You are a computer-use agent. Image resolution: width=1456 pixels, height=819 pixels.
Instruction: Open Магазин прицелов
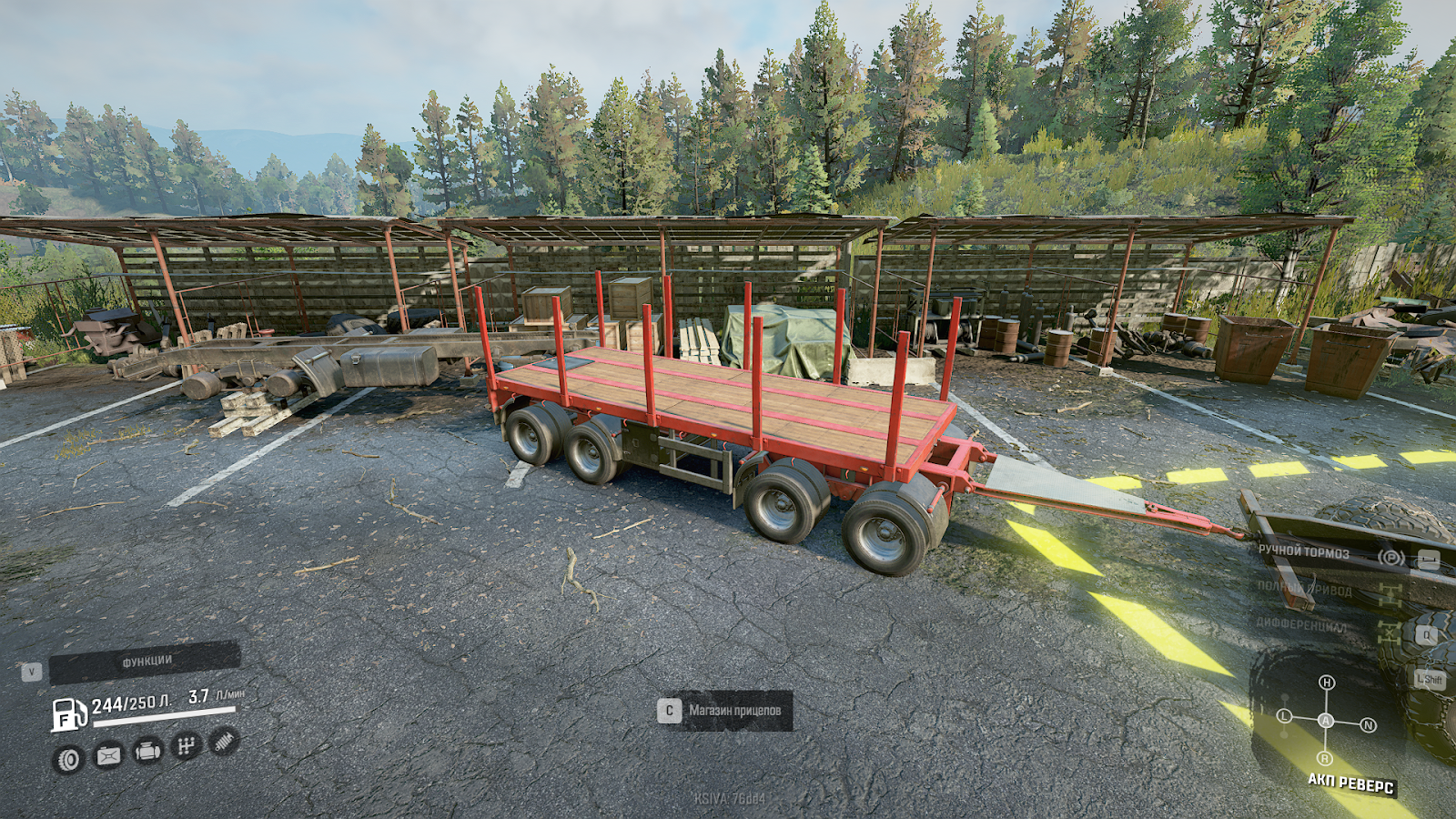tap(735, 709)
